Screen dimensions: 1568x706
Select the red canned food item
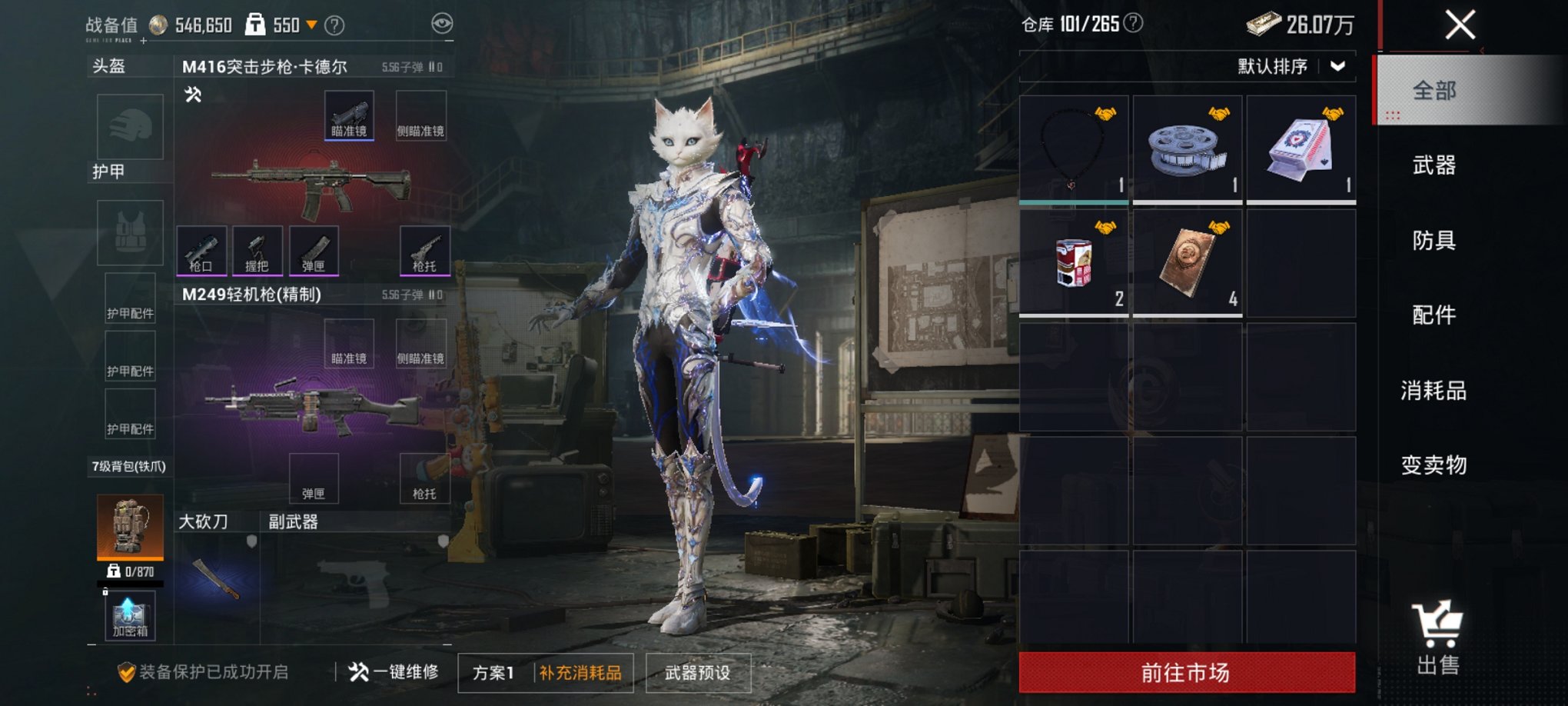tap(1073, 263)
